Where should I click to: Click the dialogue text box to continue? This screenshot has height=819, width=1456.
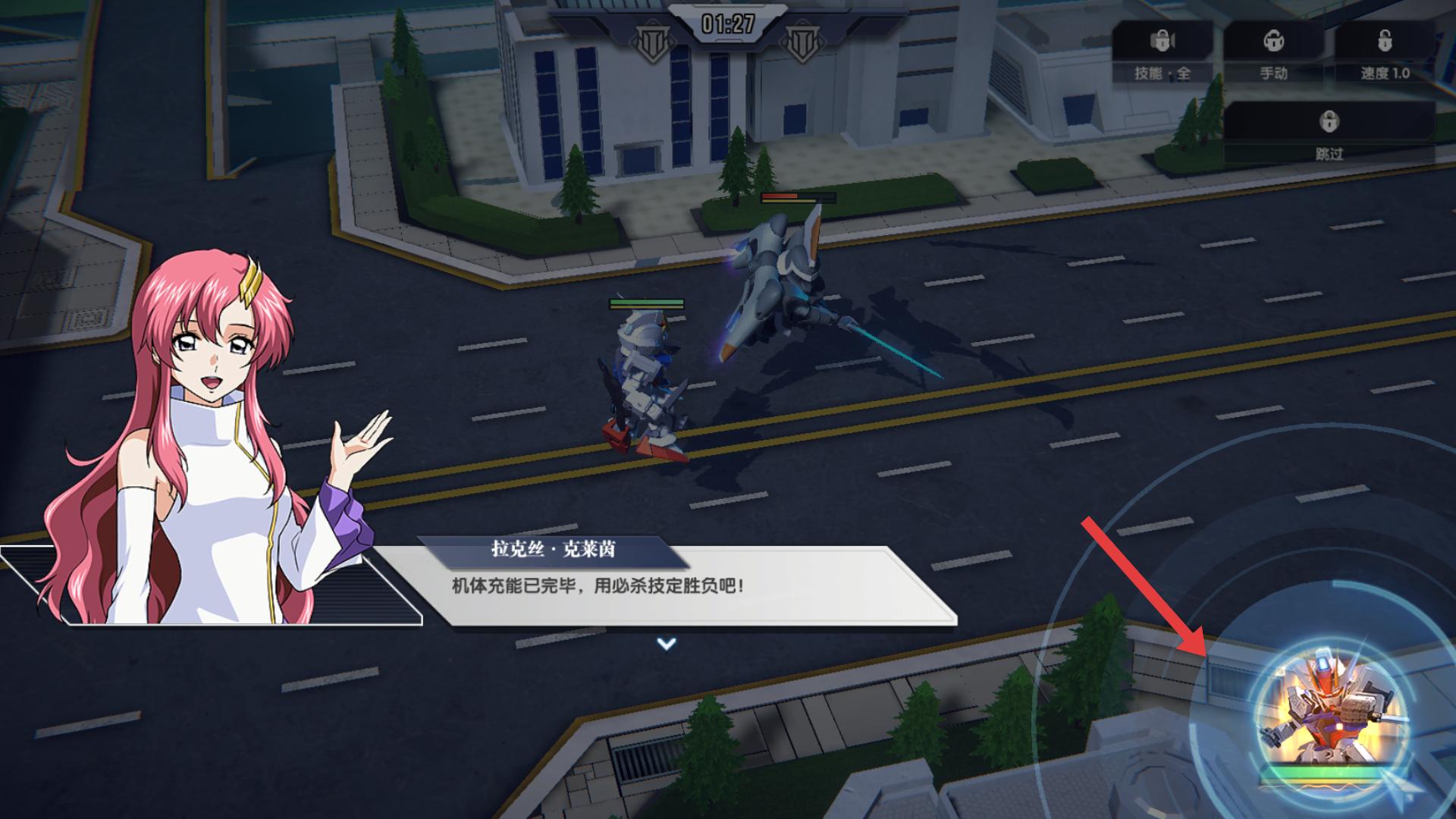tap(682, 587)
